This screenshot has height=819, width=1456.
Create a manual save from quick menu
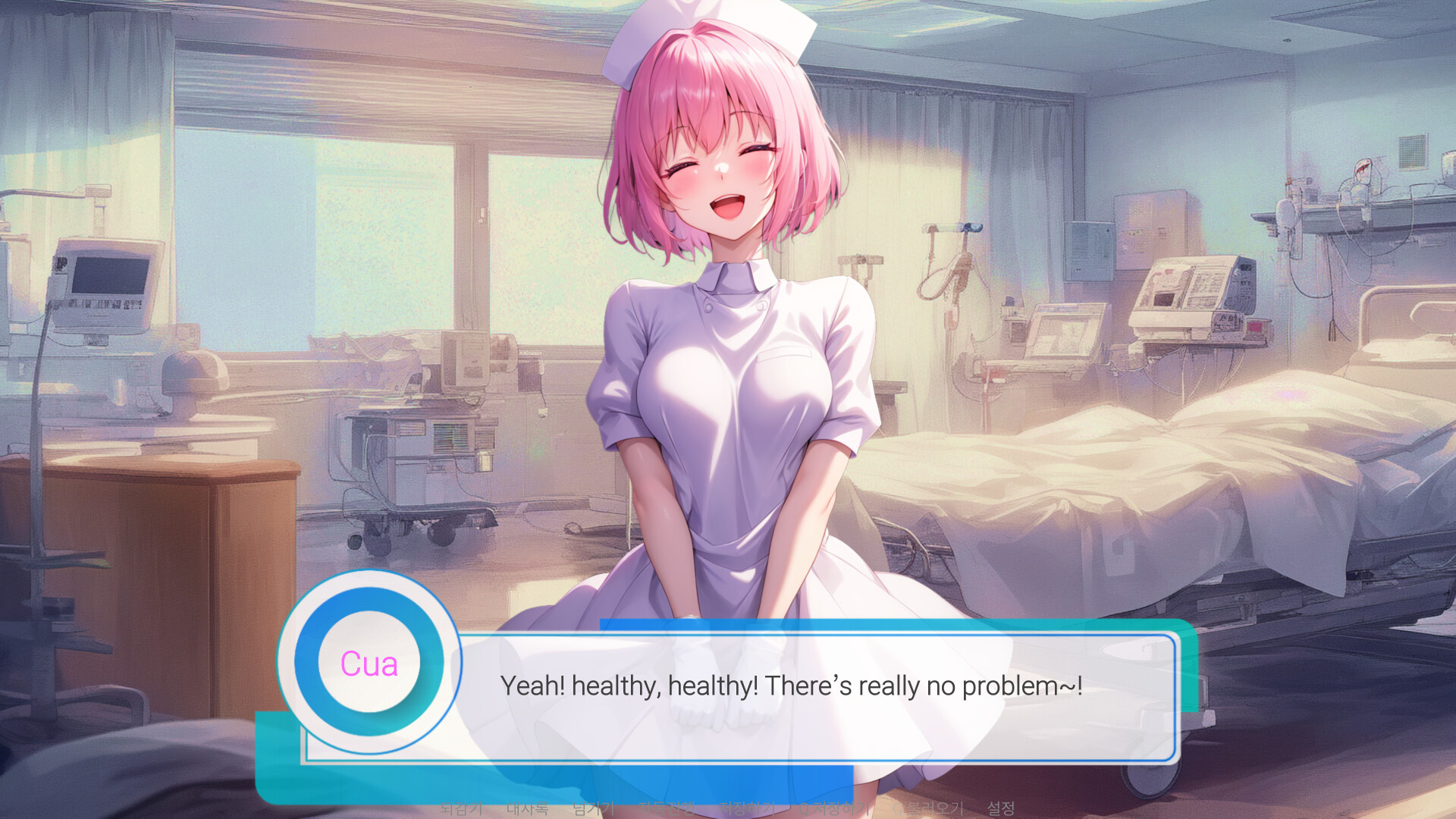click(748, 808)
